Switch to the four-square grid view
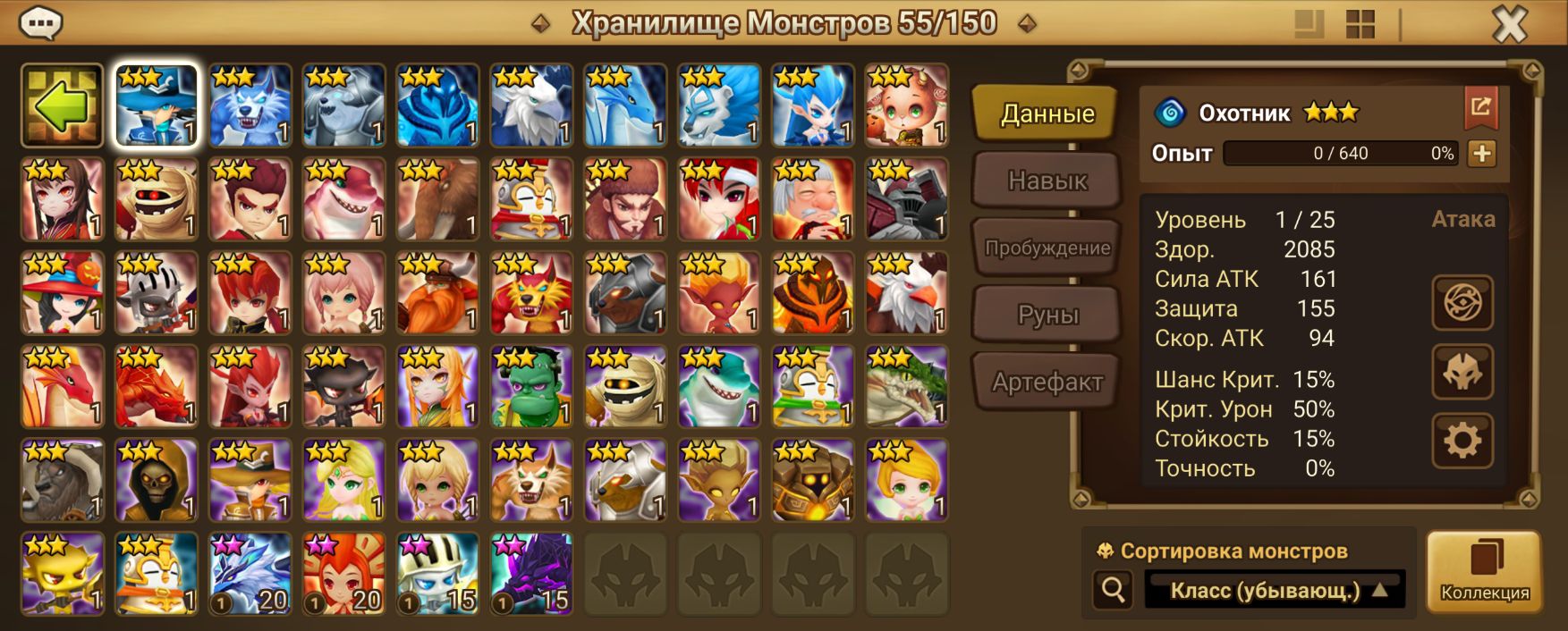 (1360, 25)
